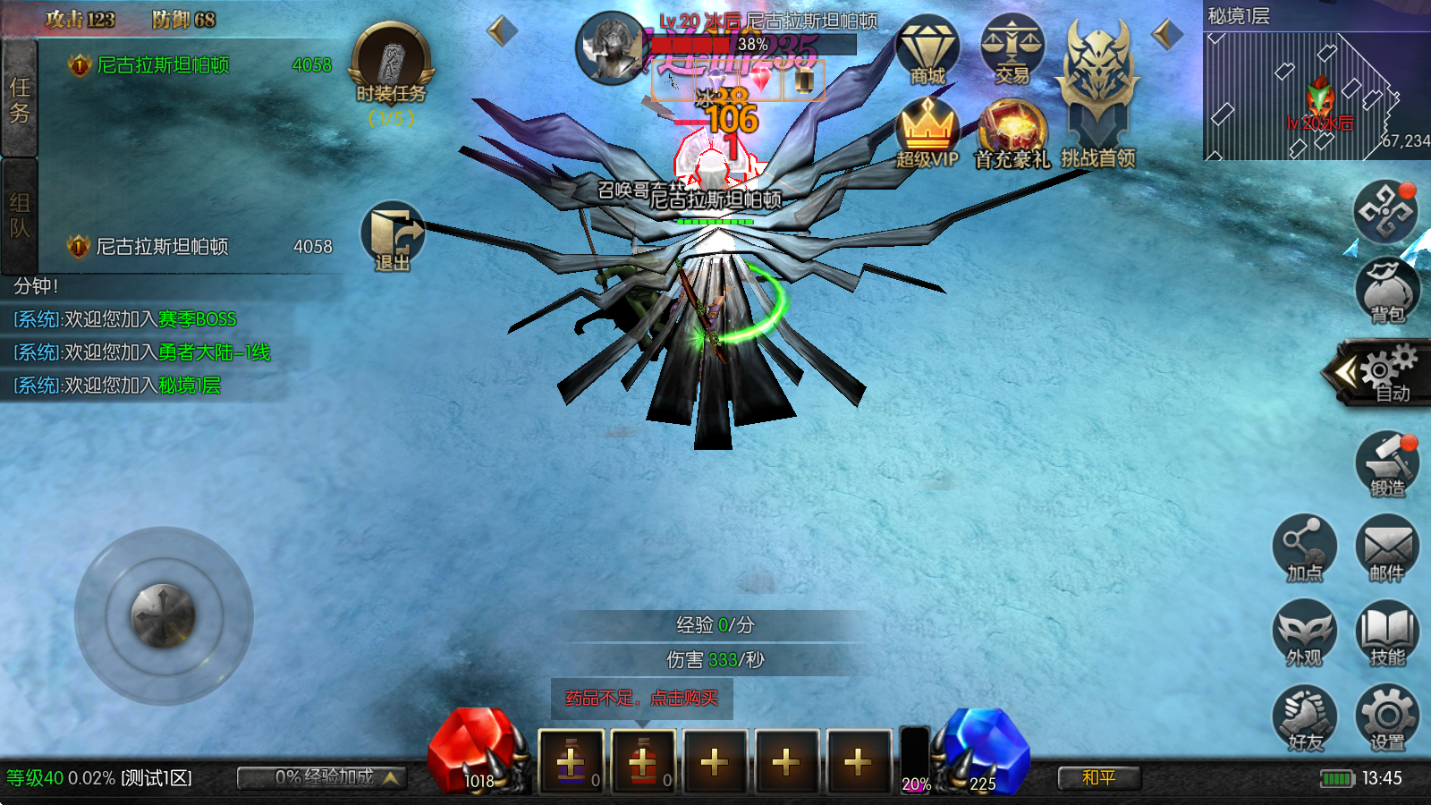Image resolution: width=1431 pixels, height=805 pixels.
Task: Toggle 自动 auto-battle mode
Action: click(1385, 373)
